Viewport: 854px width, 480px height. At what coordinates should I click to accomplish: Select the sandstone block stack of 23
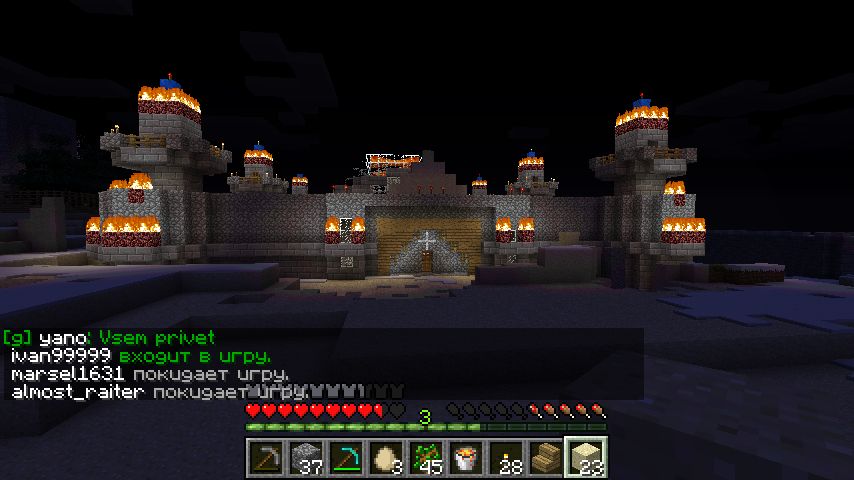click(x=586, y=458)
